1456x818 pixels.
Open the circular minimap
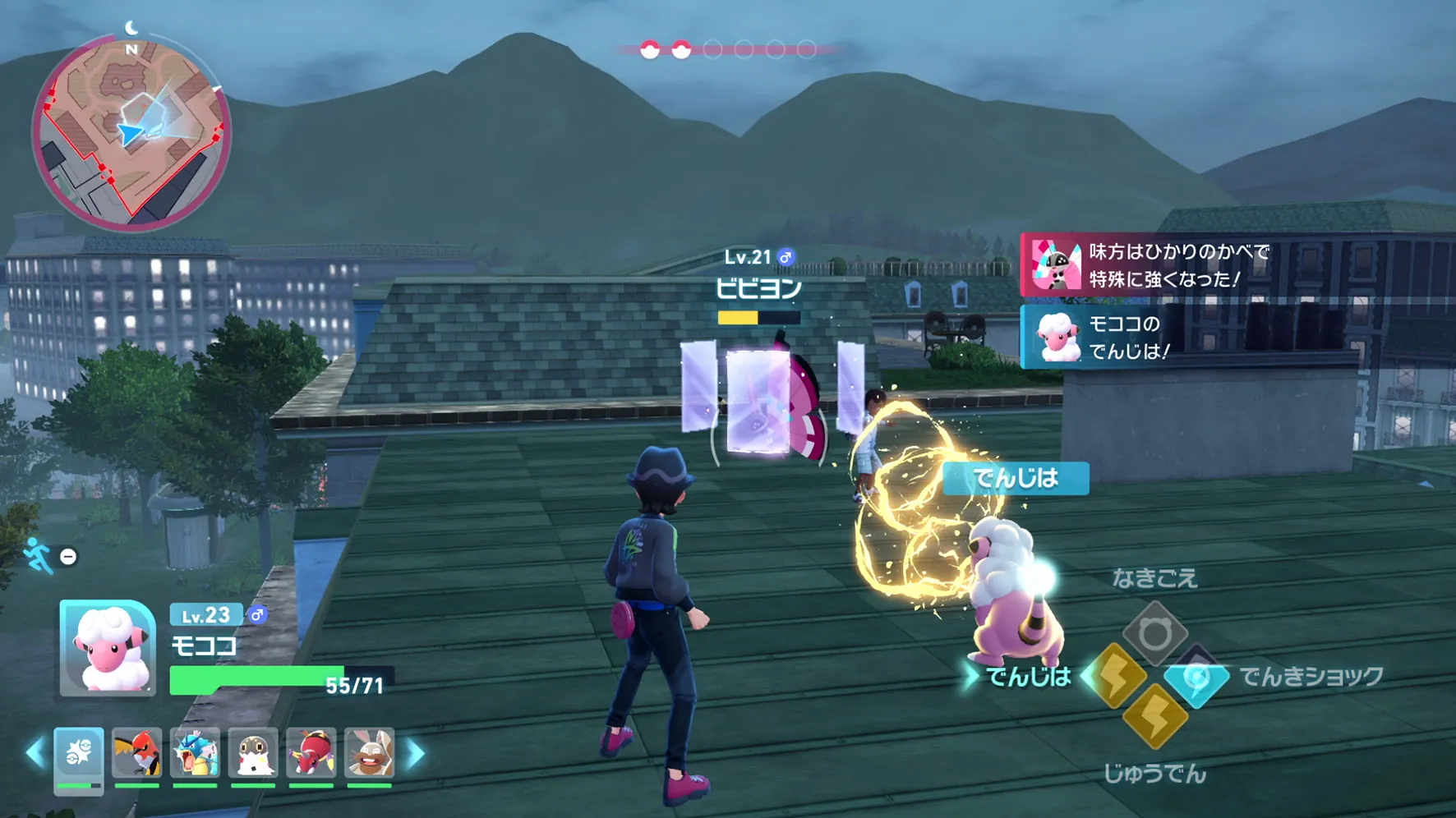(x=131, y=131)
